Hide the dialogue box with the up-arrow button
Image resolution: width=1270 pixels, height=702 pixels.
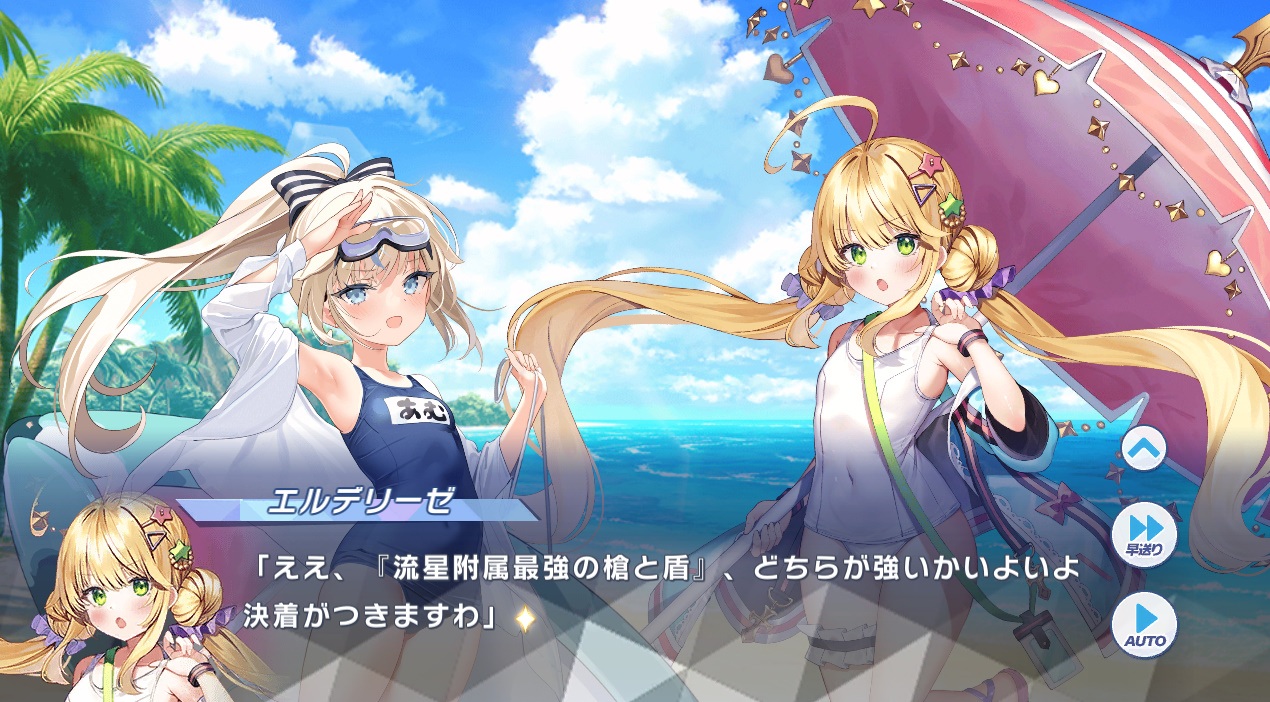(1144, 450)
